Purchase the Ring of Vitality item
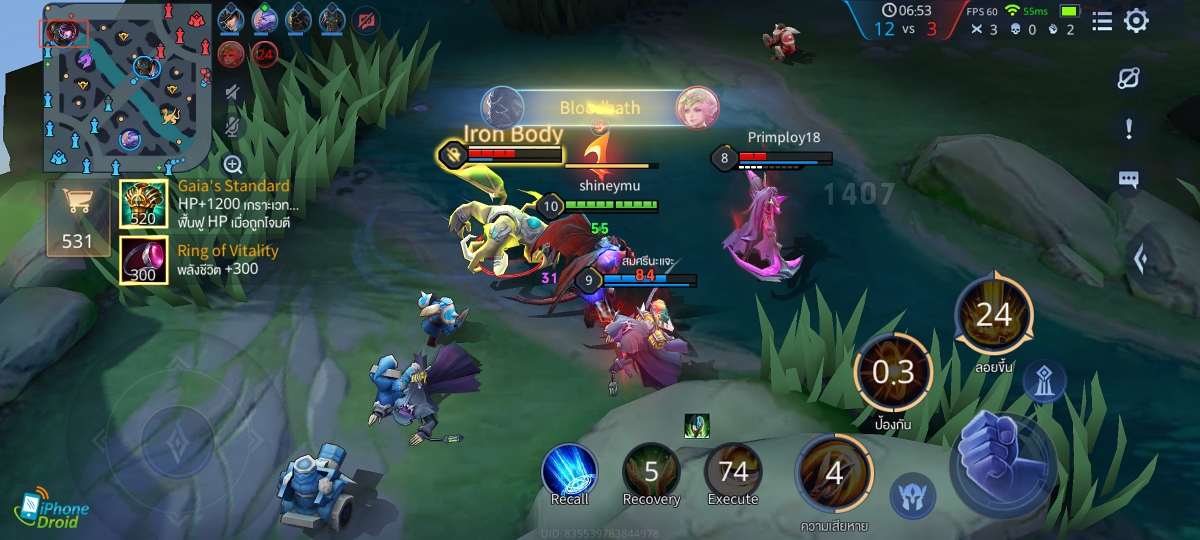Viewport: 1200px width, 540px height. (x=145, y=260)
